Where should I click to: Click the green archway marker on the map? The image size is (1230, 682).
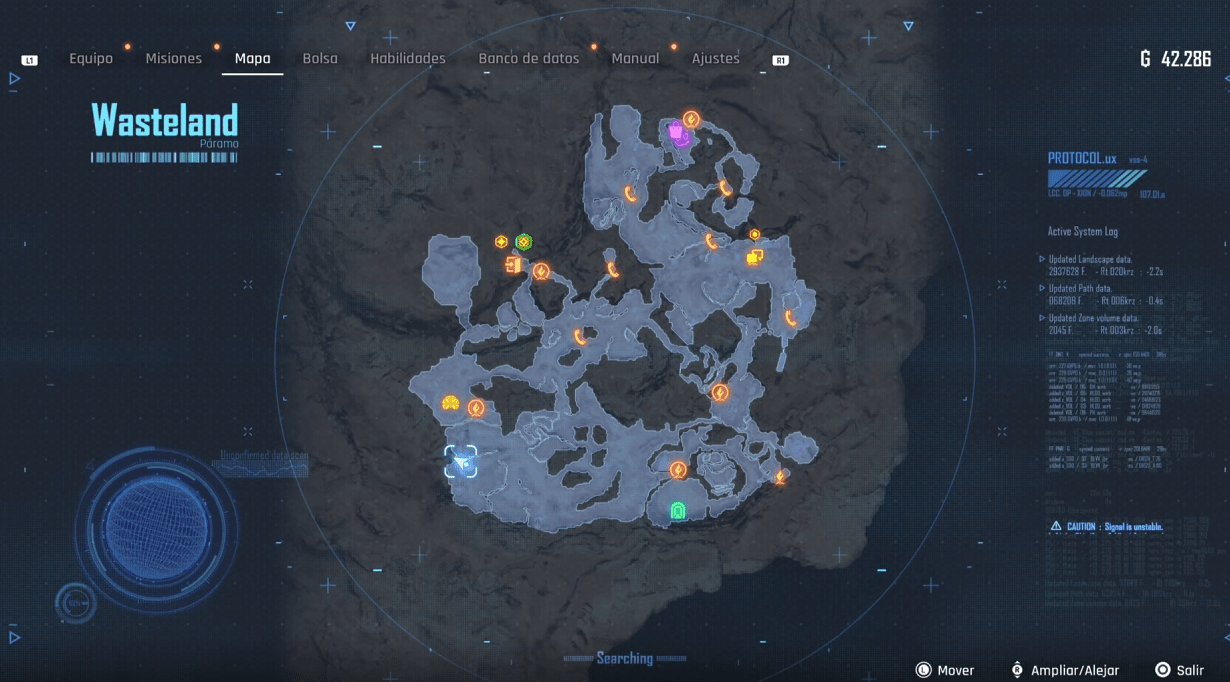[x=678, y=511]
